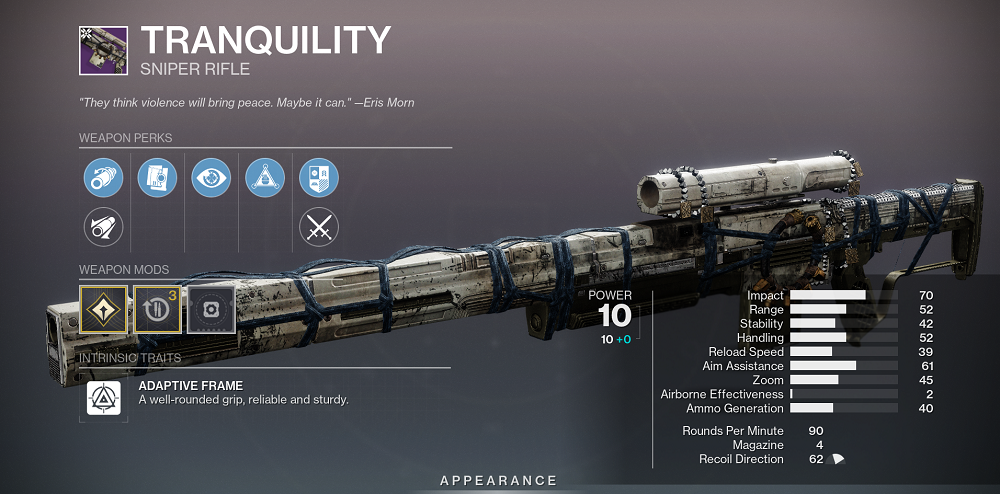Open the reload mod slot marked 3
Image resolution: width=1000 pixels, height=494 pixels.
[157, 309]
